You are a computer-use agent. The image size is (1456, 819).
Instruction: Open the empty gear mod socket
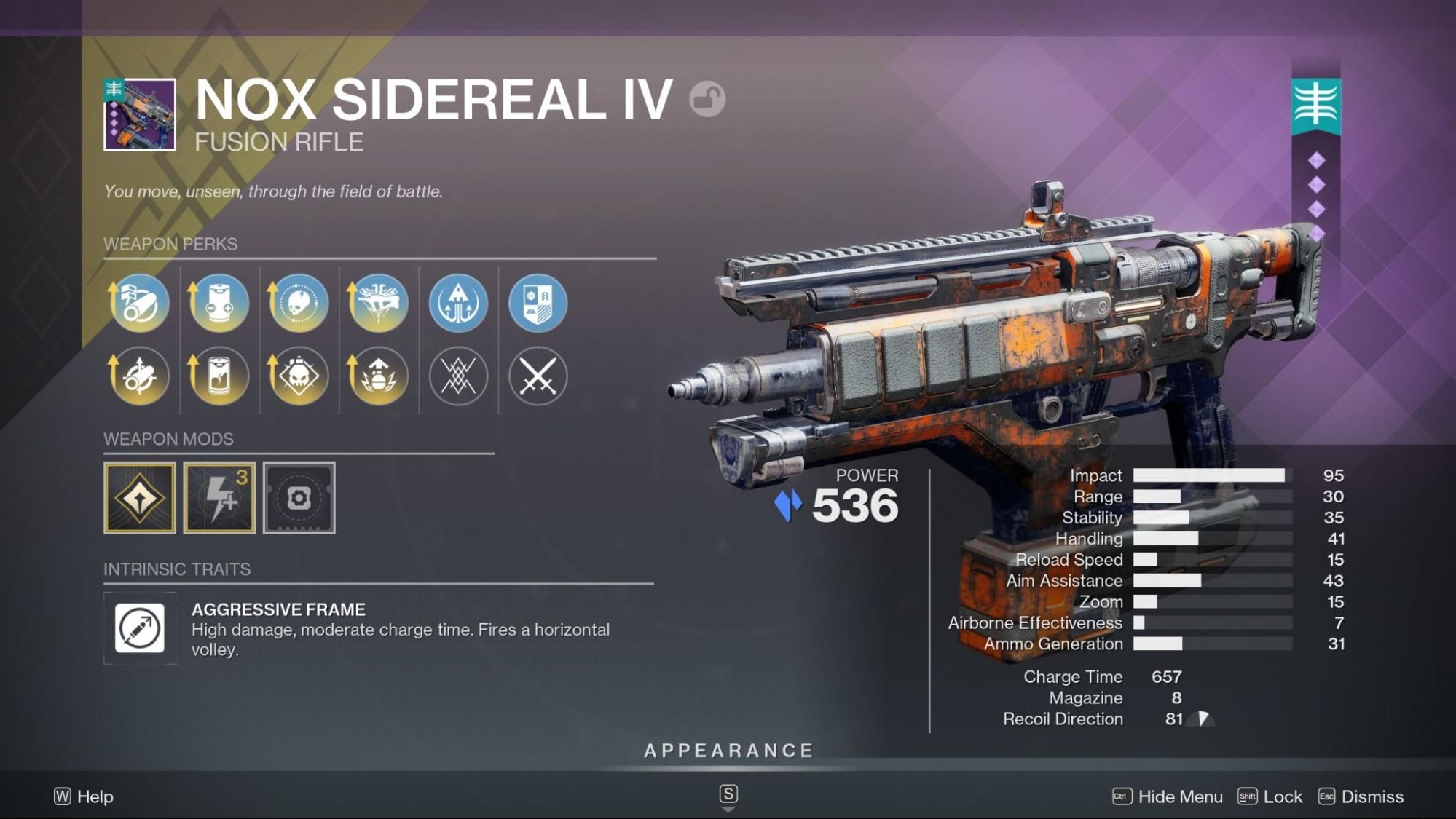click(299, 498)
